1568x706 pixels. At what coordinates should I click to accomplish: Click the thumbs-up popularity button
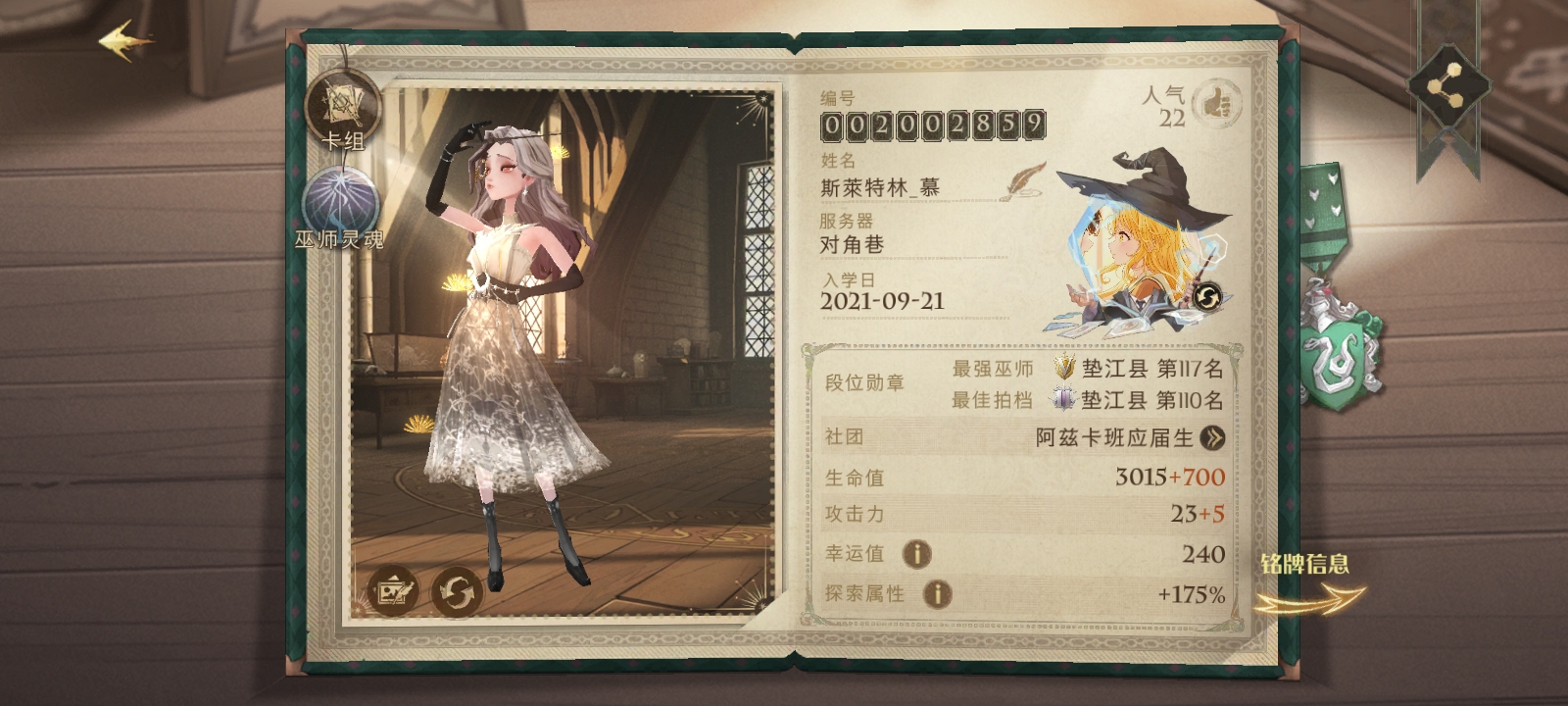(1216, 103)
